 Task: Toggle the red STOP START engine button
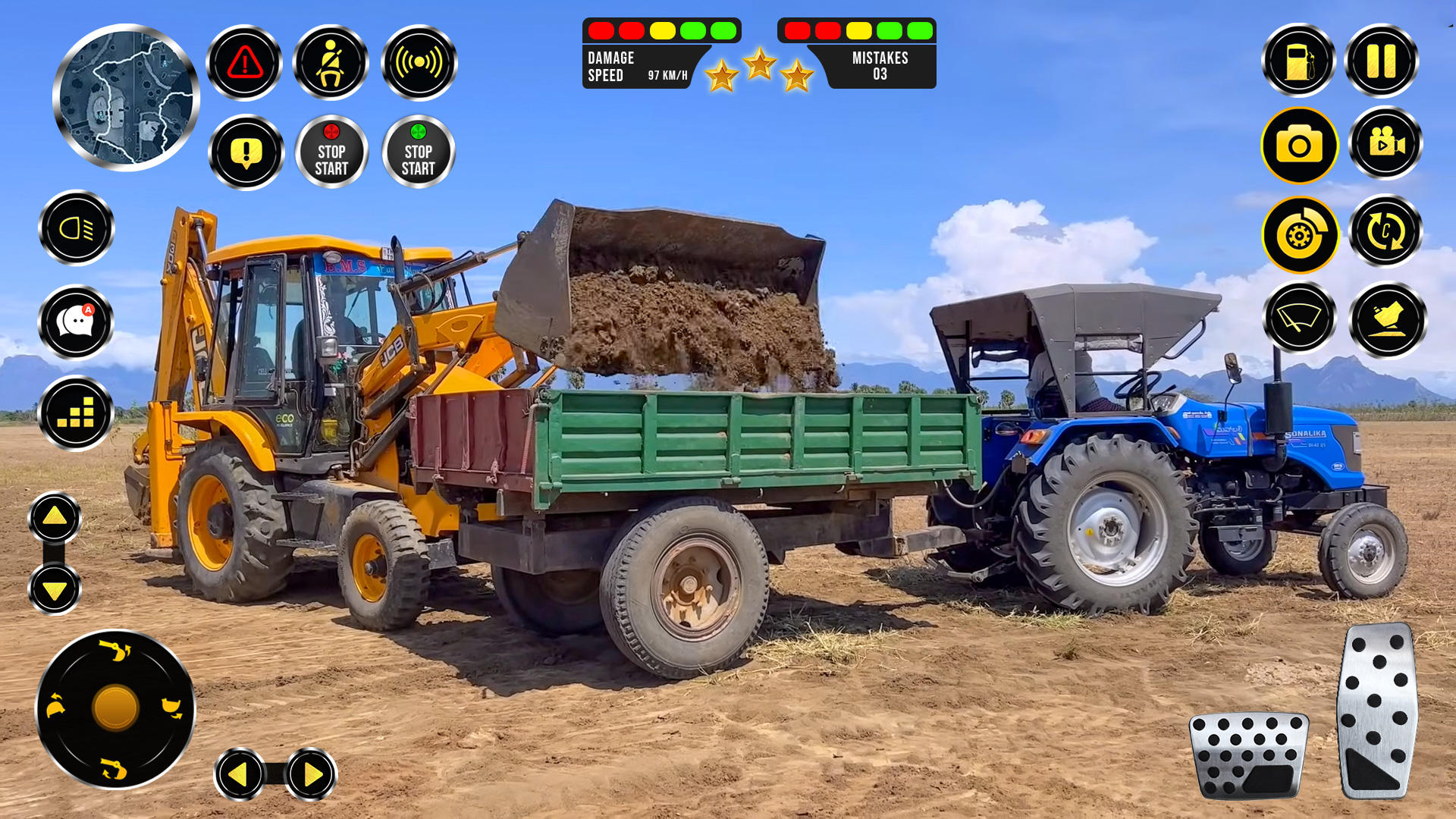coord(332,151)
